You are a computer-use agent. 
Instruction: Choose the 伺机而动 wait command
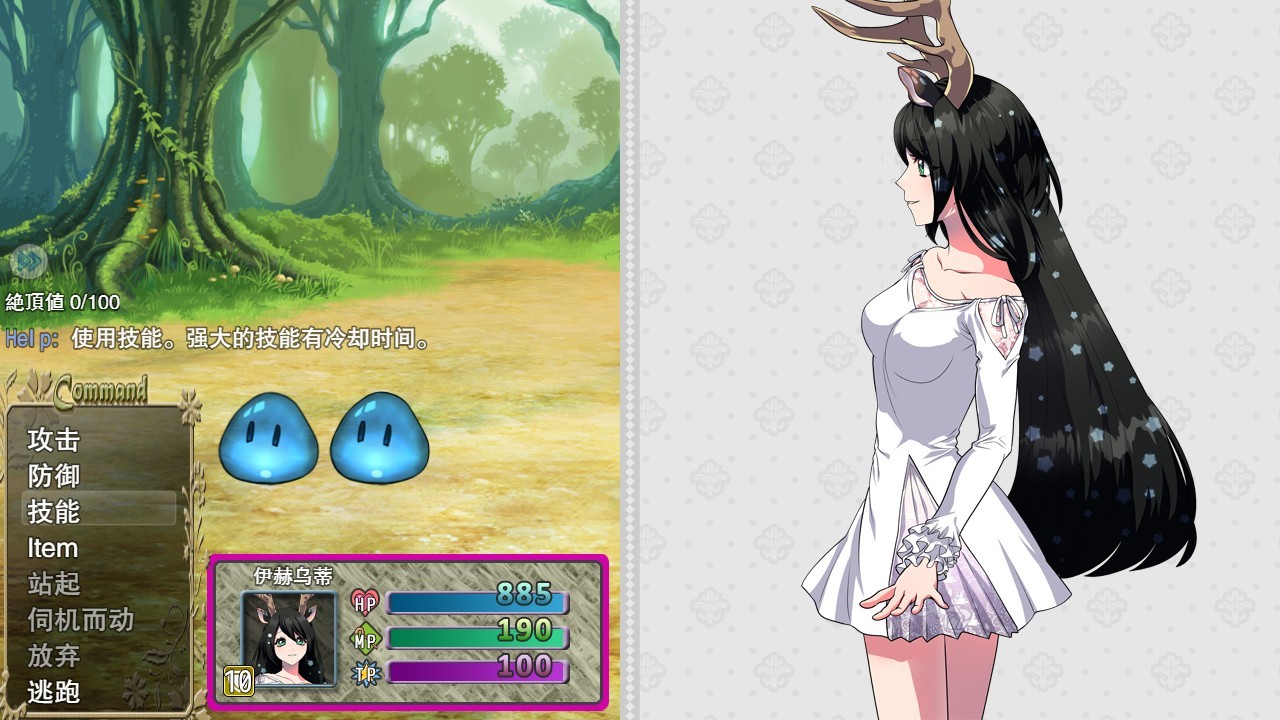[80, 620]
